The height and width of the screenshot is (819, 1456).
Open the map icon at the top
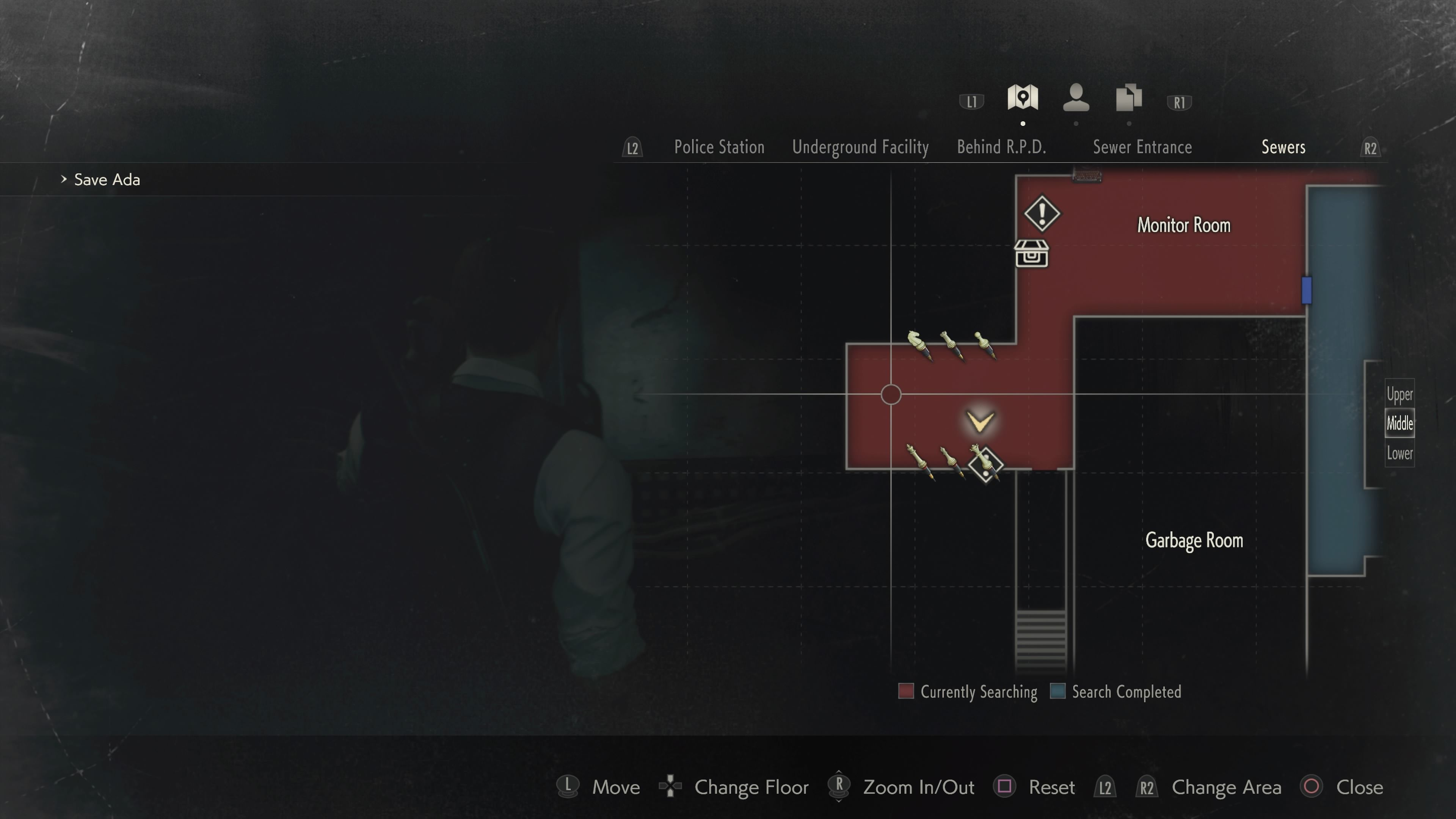(1023, 99)
